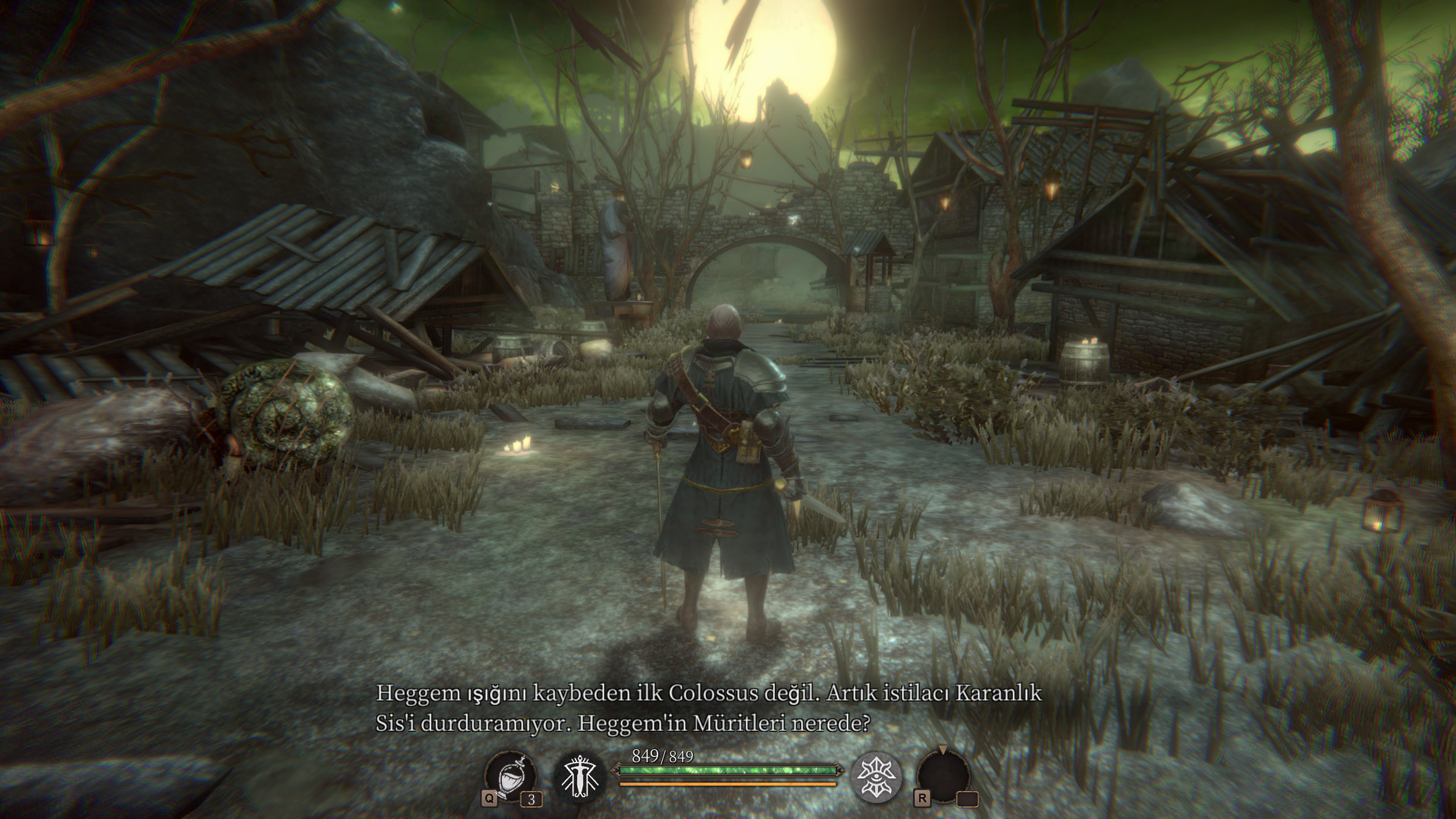Activate the eye sigil ability icon
1456x819 pixels.
[877, 777]
